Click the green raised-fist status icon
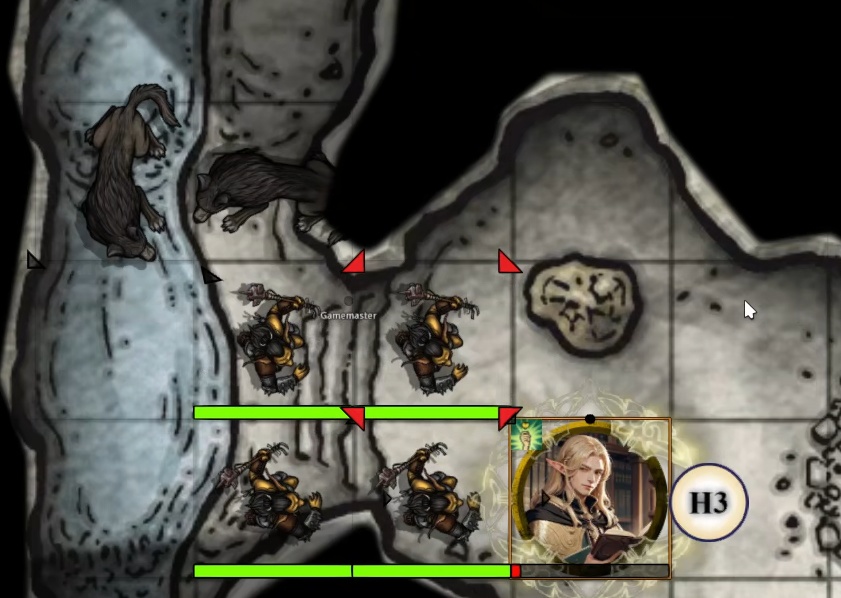Image resolution: width=841 pixels, height=598 pixels. tap(521, 434)
